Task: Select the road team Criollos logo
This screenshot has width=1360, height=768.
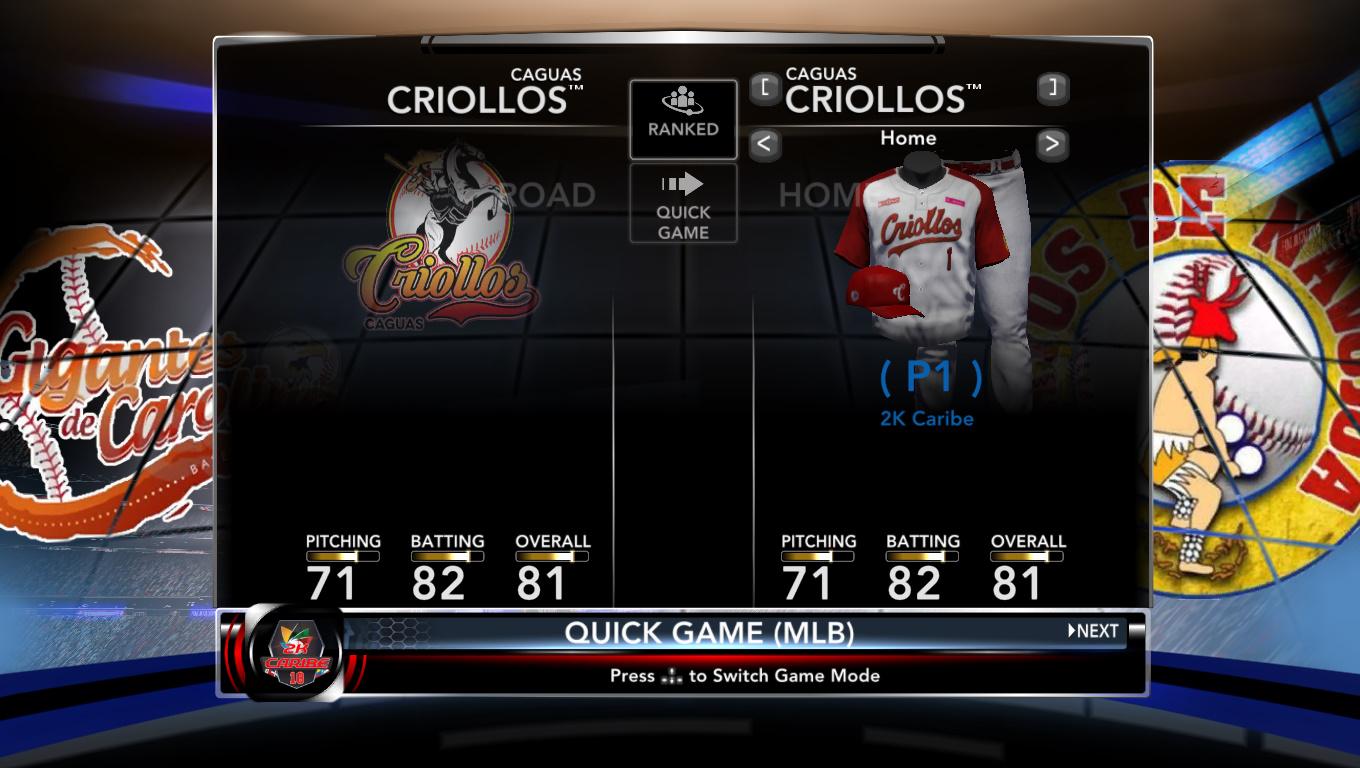Action: [441, 240]
